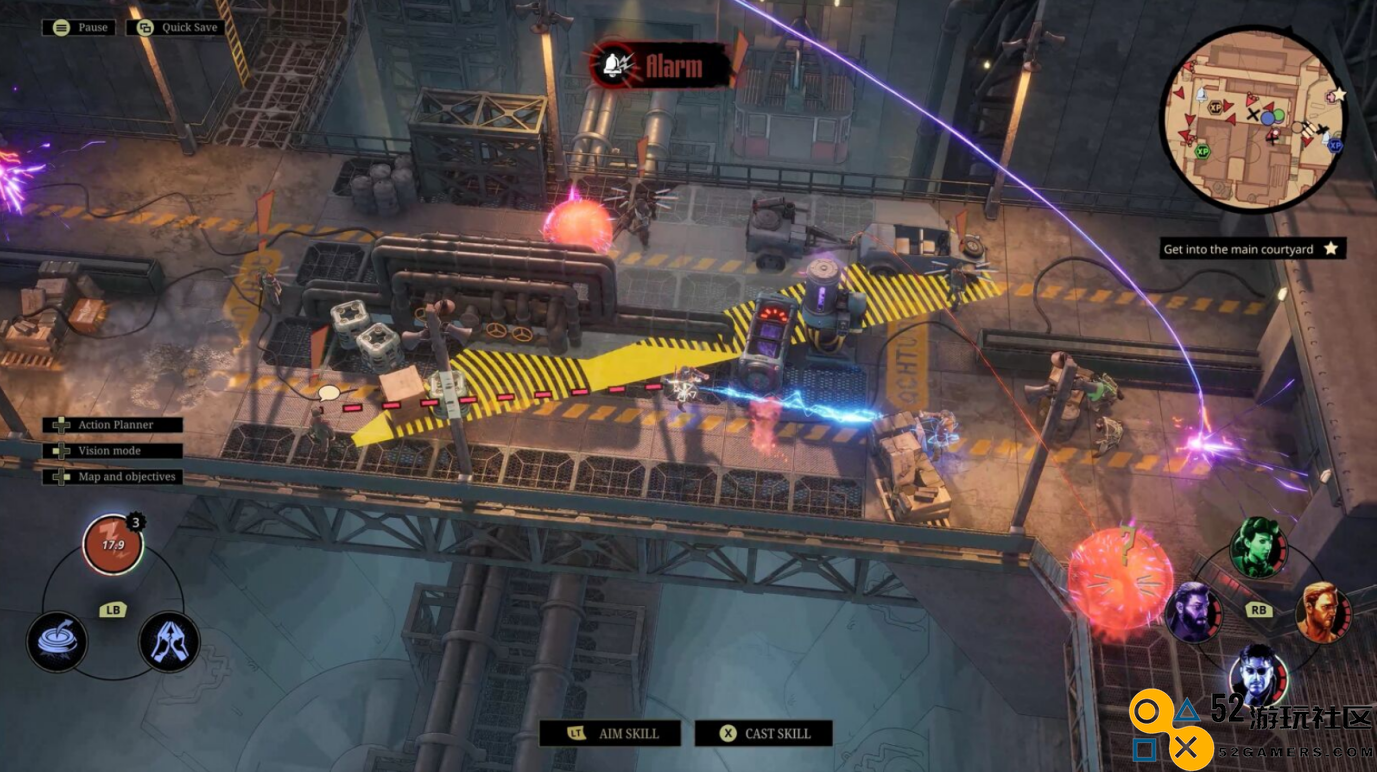Select the blue man with eyepatch portrait
The width and height of the screenshot is (1377, 772).
pos(1257,674)
